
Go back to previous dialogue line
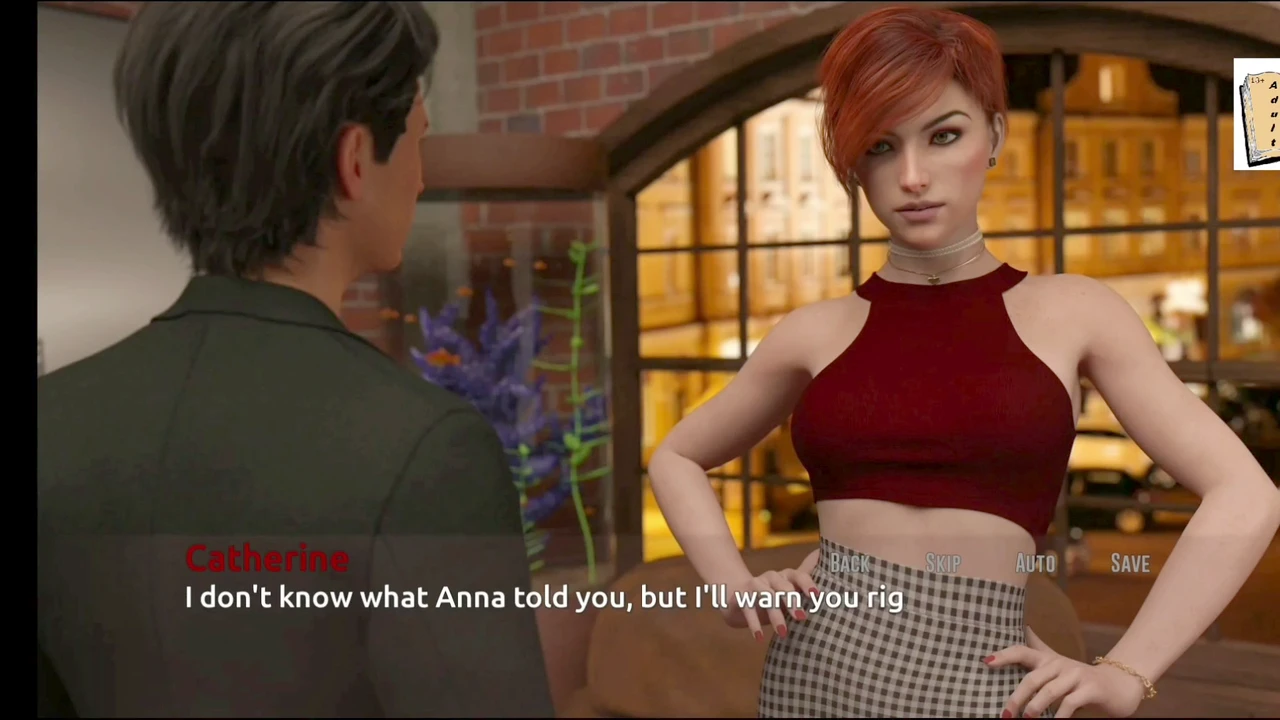point(850,564)
